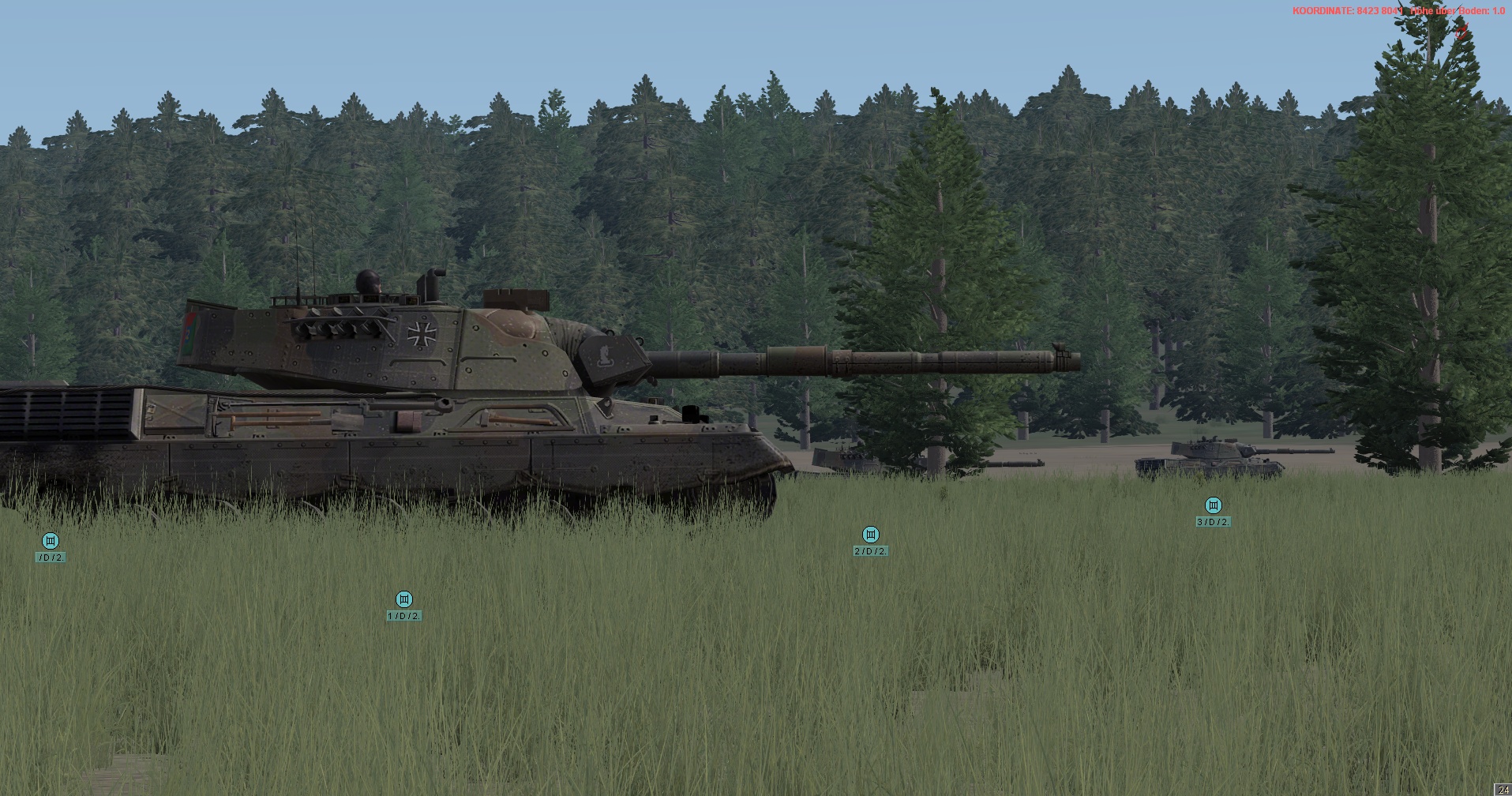Select the unnumbered /D/2. unit marker
This screenshot has width=1512, height=796.
coord(51,541)
